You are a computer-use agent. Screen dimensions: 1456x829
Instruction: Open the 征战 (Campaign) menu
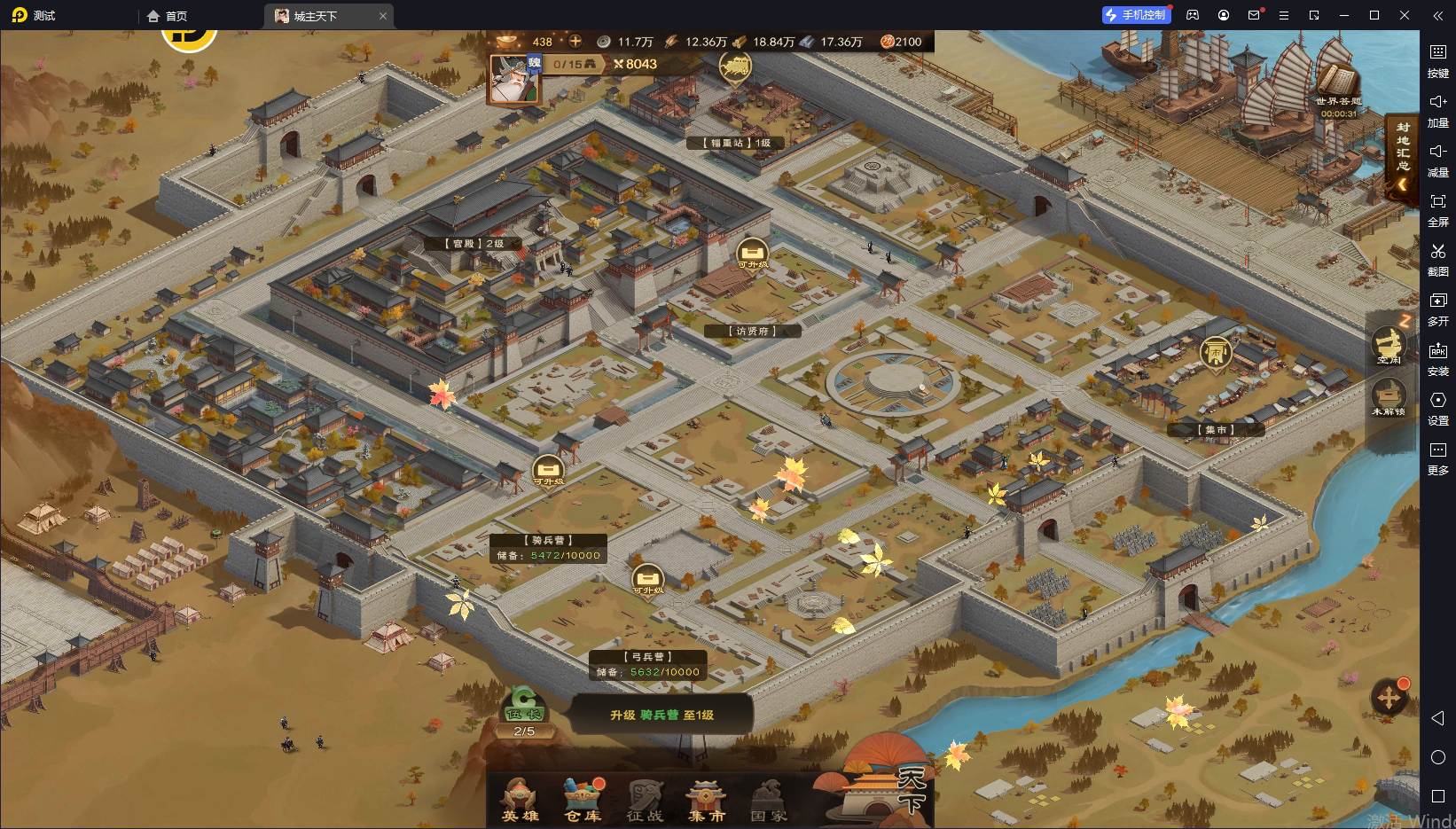click(645, 800)
